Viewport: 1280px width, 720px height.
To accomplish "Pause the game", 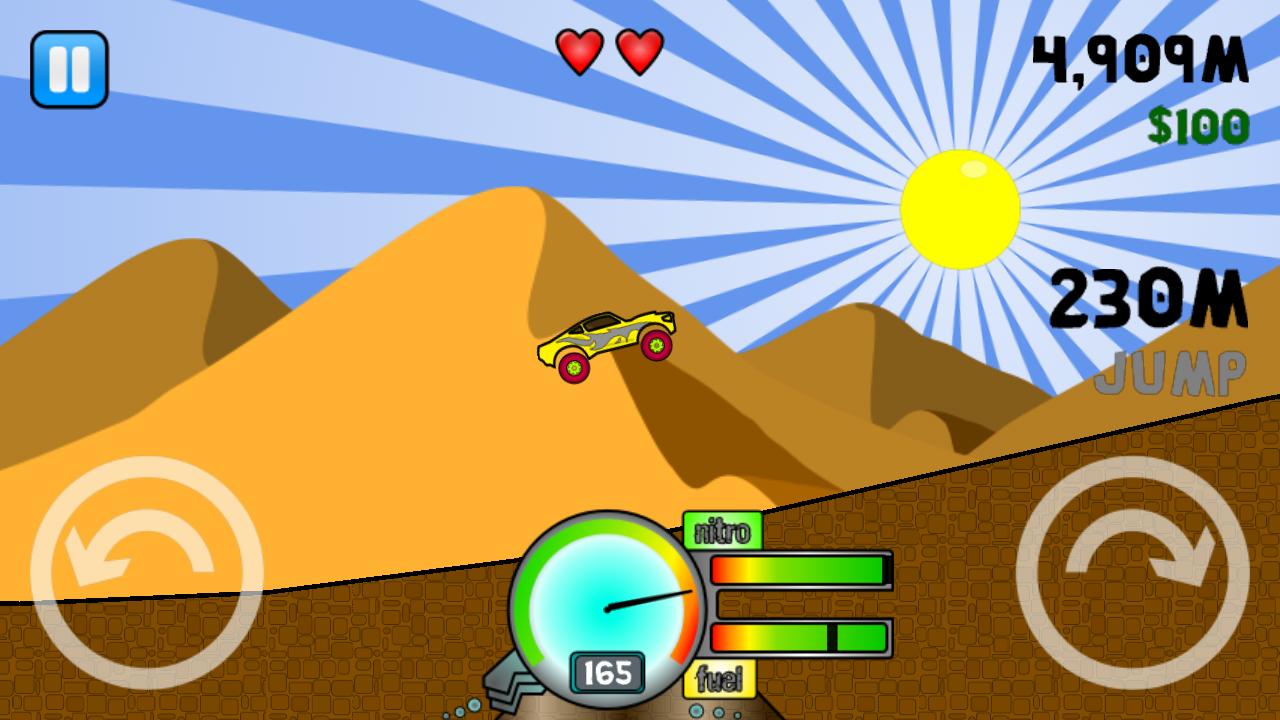I will [x=69, y=68].
